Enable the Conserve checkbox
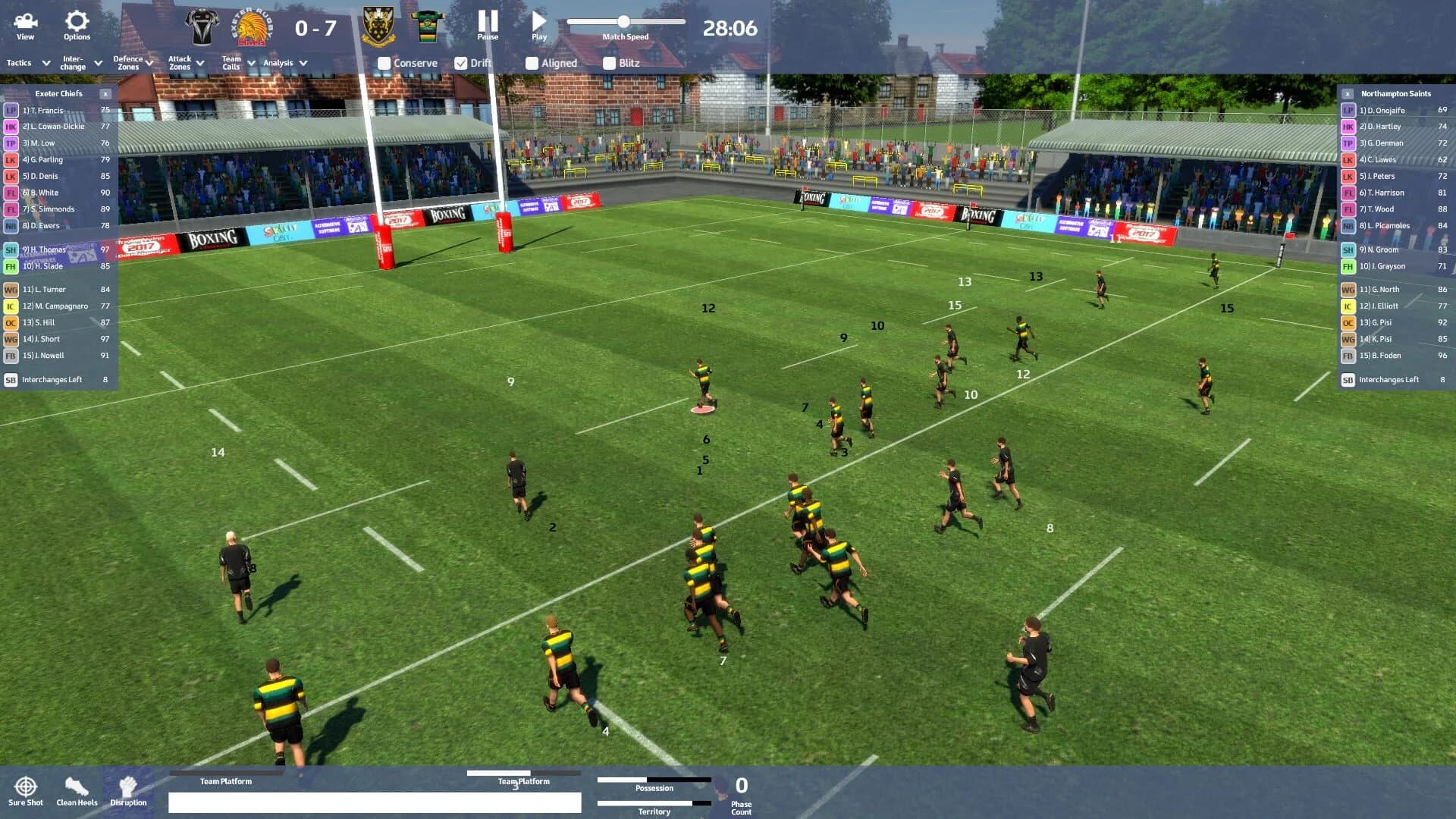Screen dimensions: 1456x819 click(x=384, y=63)
